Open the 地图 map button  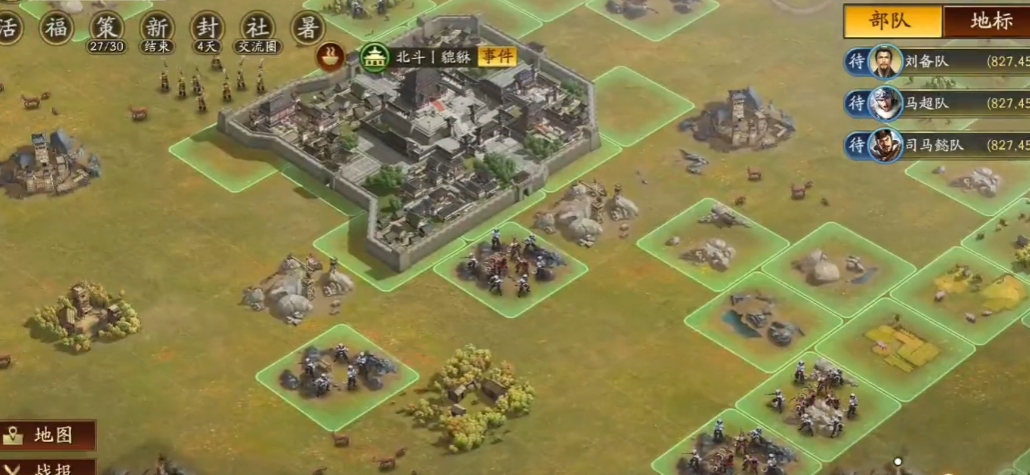coord(48,435)
